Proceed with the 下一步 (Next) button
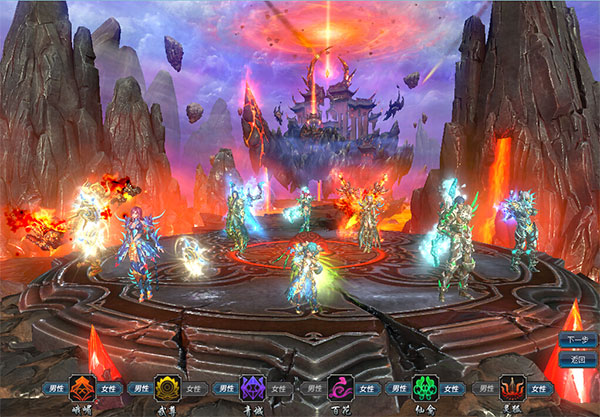This screenshot has height=417, width=600. point(577,340)
